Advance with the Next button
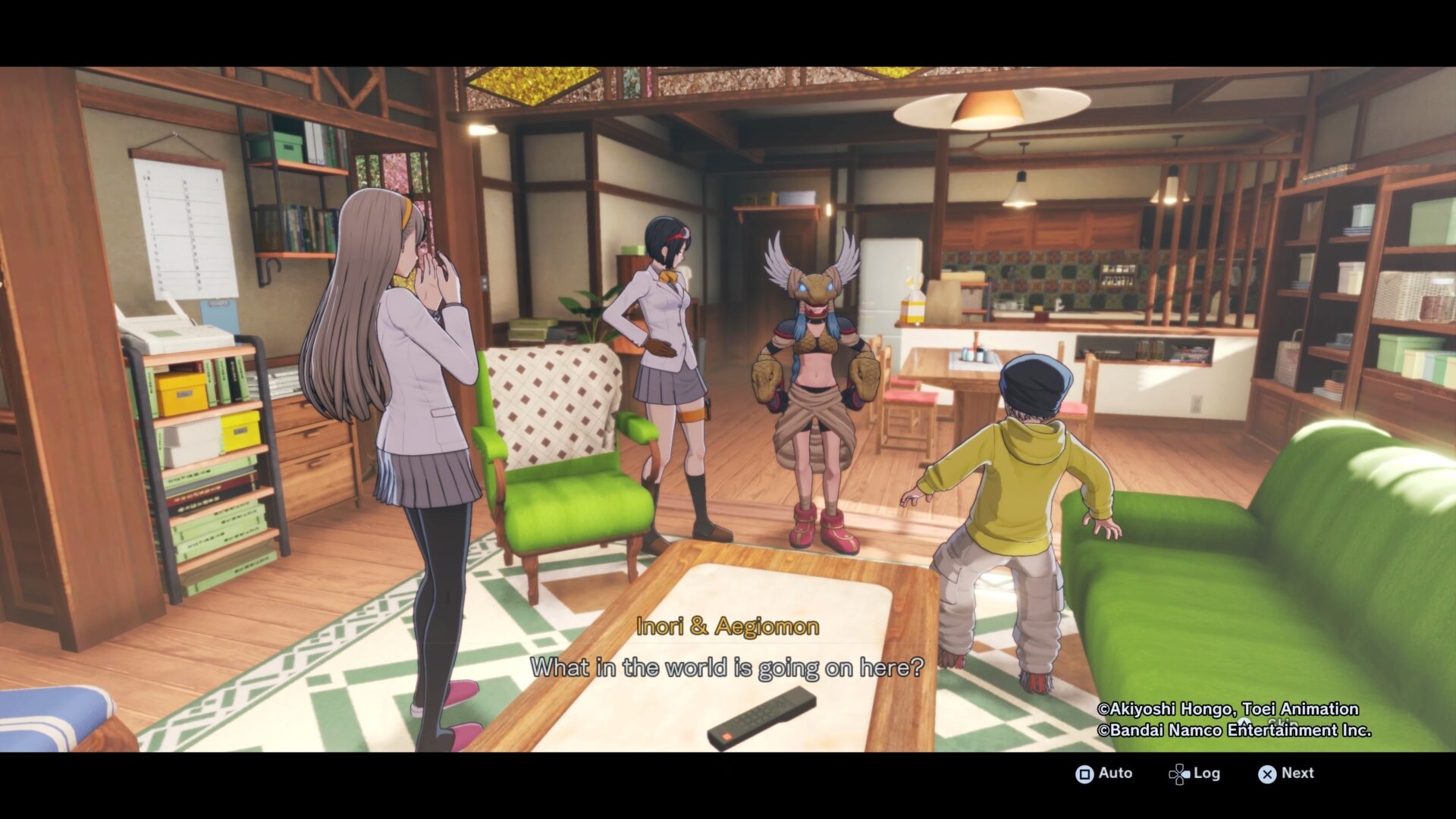The height and width of the screenshot is (819, 1456). pyautogui.click(x=1286, y=773)
